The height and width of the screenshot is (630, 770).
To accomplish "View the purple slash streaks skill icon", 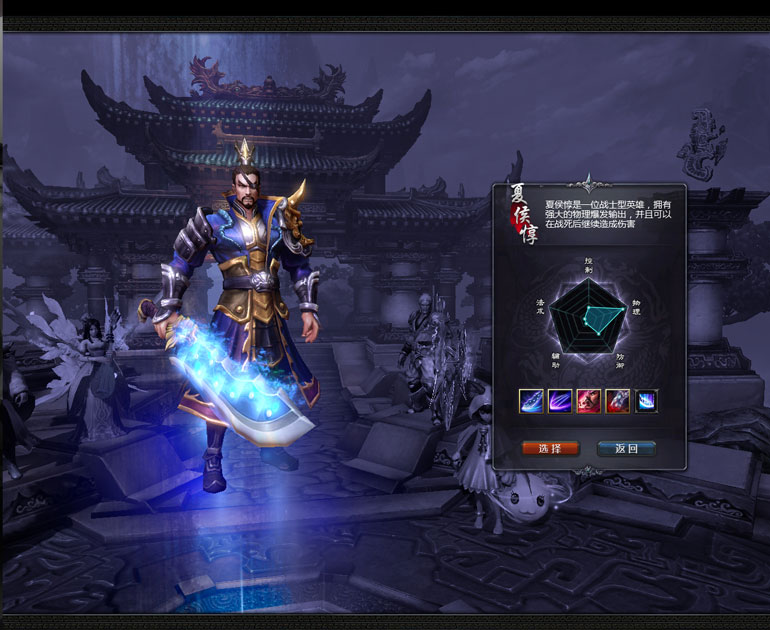I will pyautogui.click(x=560, y=401).
